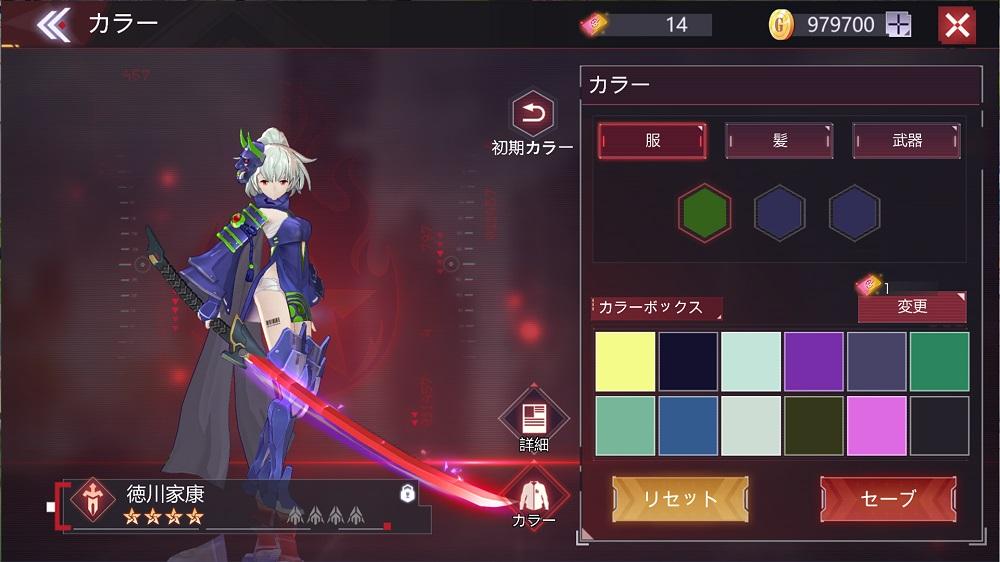Click the 変更 change button
The image size is (1000, 562).
(912, 307)
